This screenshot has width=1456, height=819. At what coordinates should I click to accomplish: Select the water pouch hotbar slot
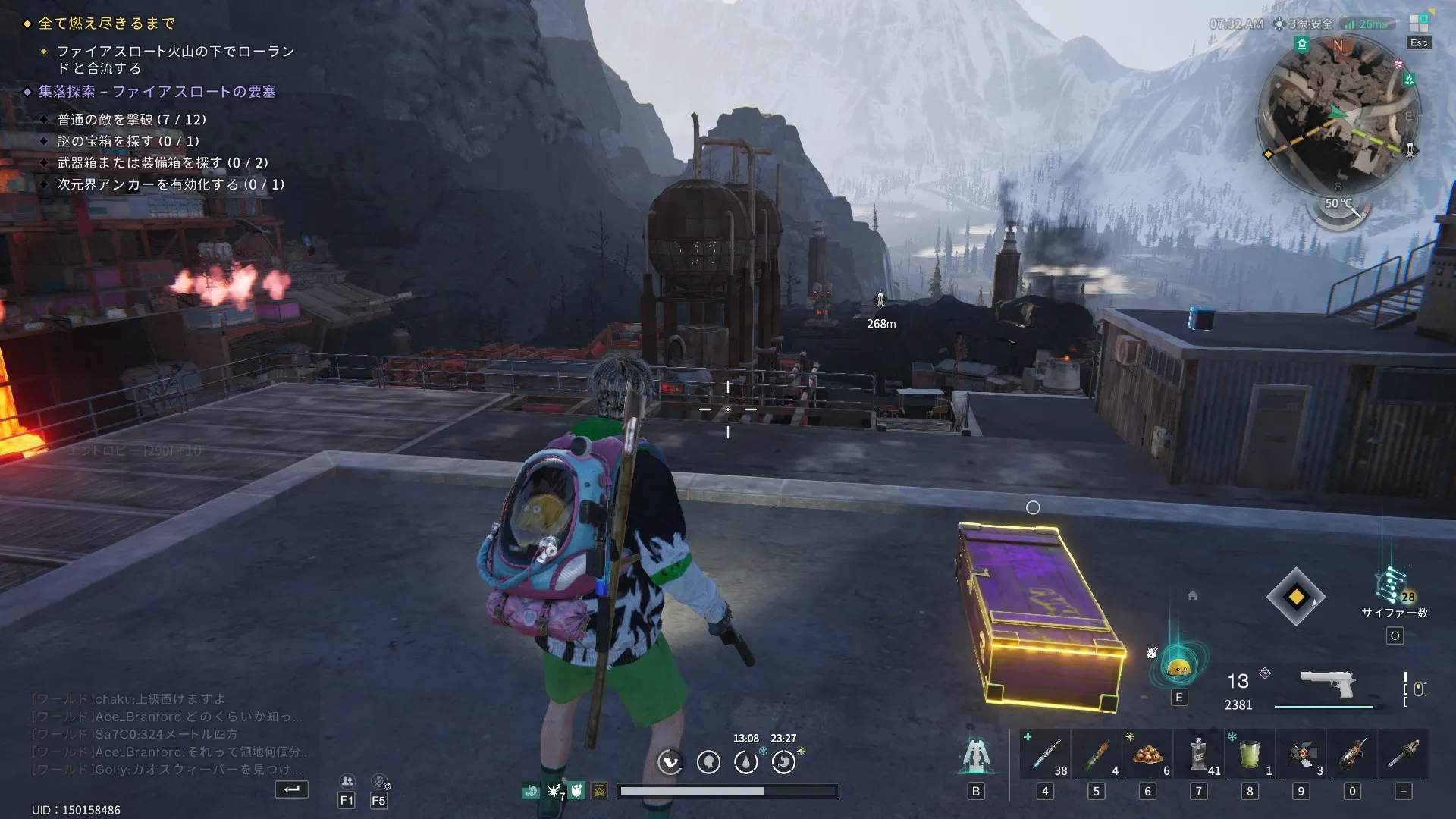coord(1198,755)
